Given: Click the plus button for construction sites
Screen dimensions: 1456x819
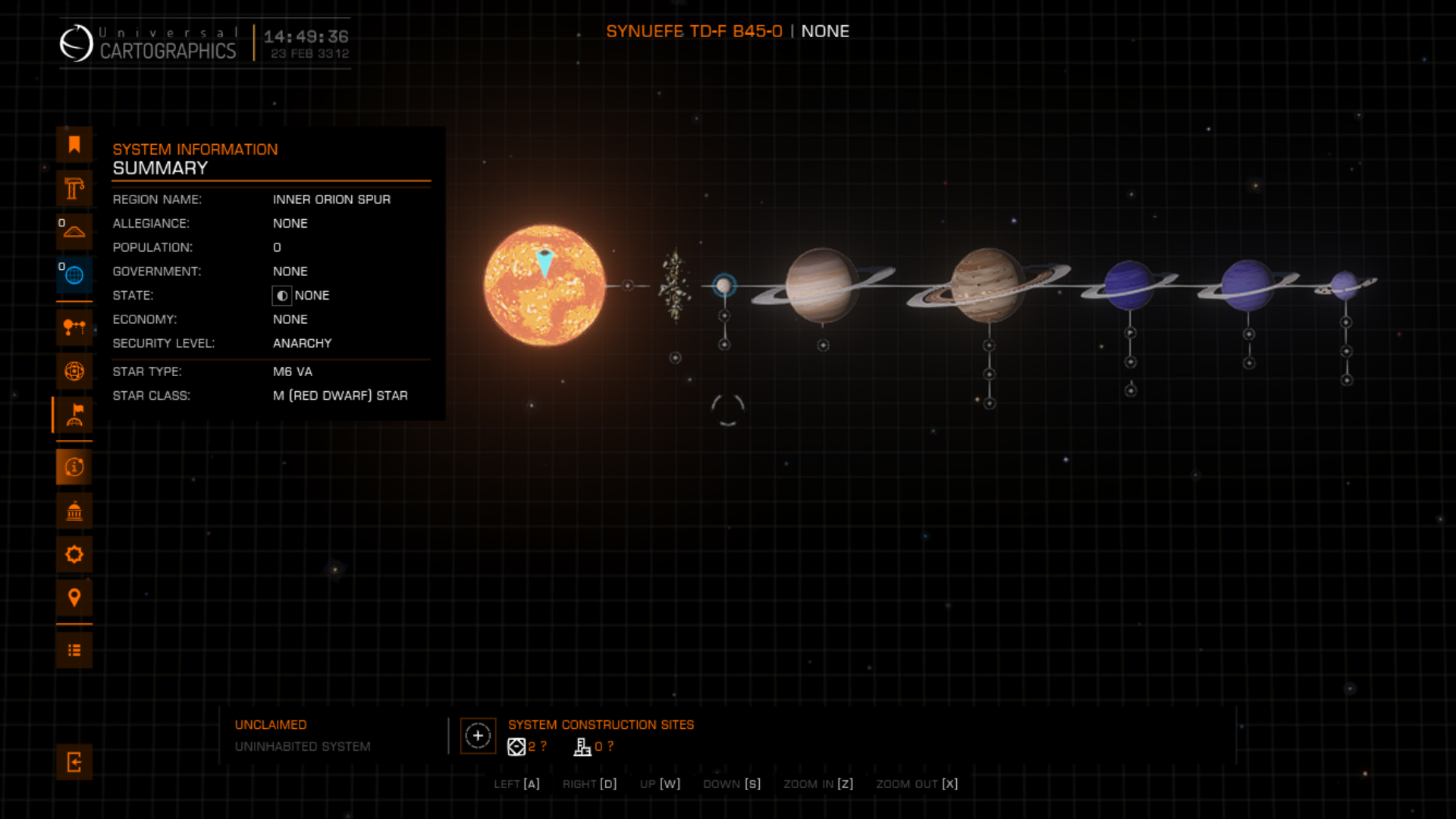Looking at the screenshot, I should pyautogui.click(x=478, y=736).
